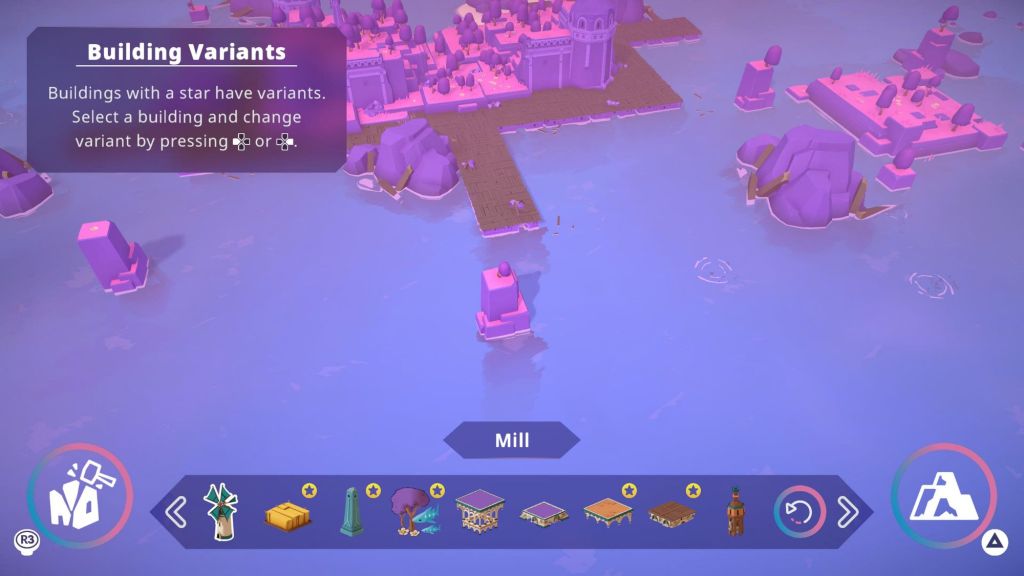Select the low purple-roofed platform

tap(544, 514)
